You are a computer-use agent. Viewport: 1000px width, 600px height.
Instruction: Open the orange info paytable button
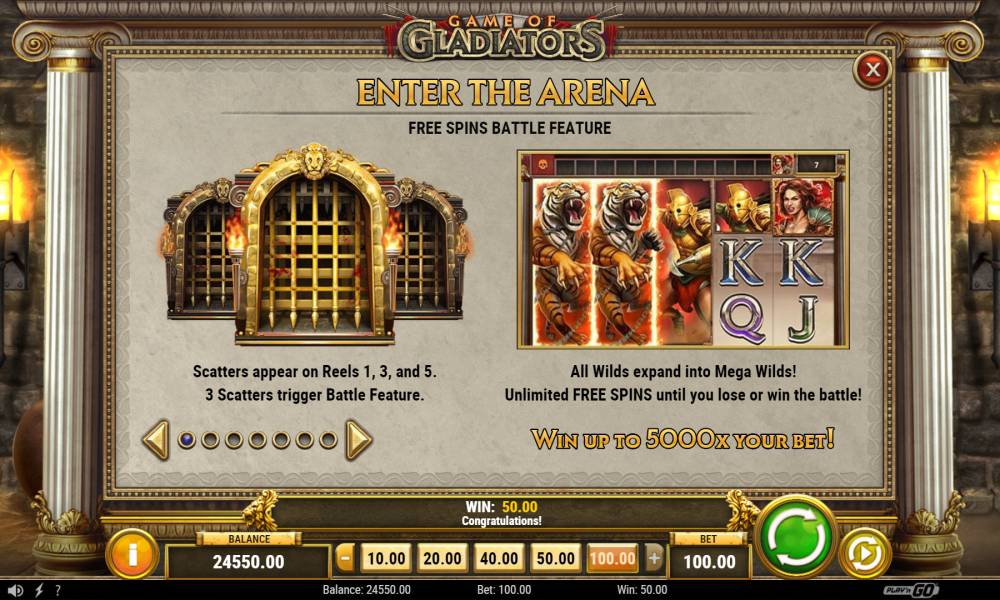click(131, 551)
